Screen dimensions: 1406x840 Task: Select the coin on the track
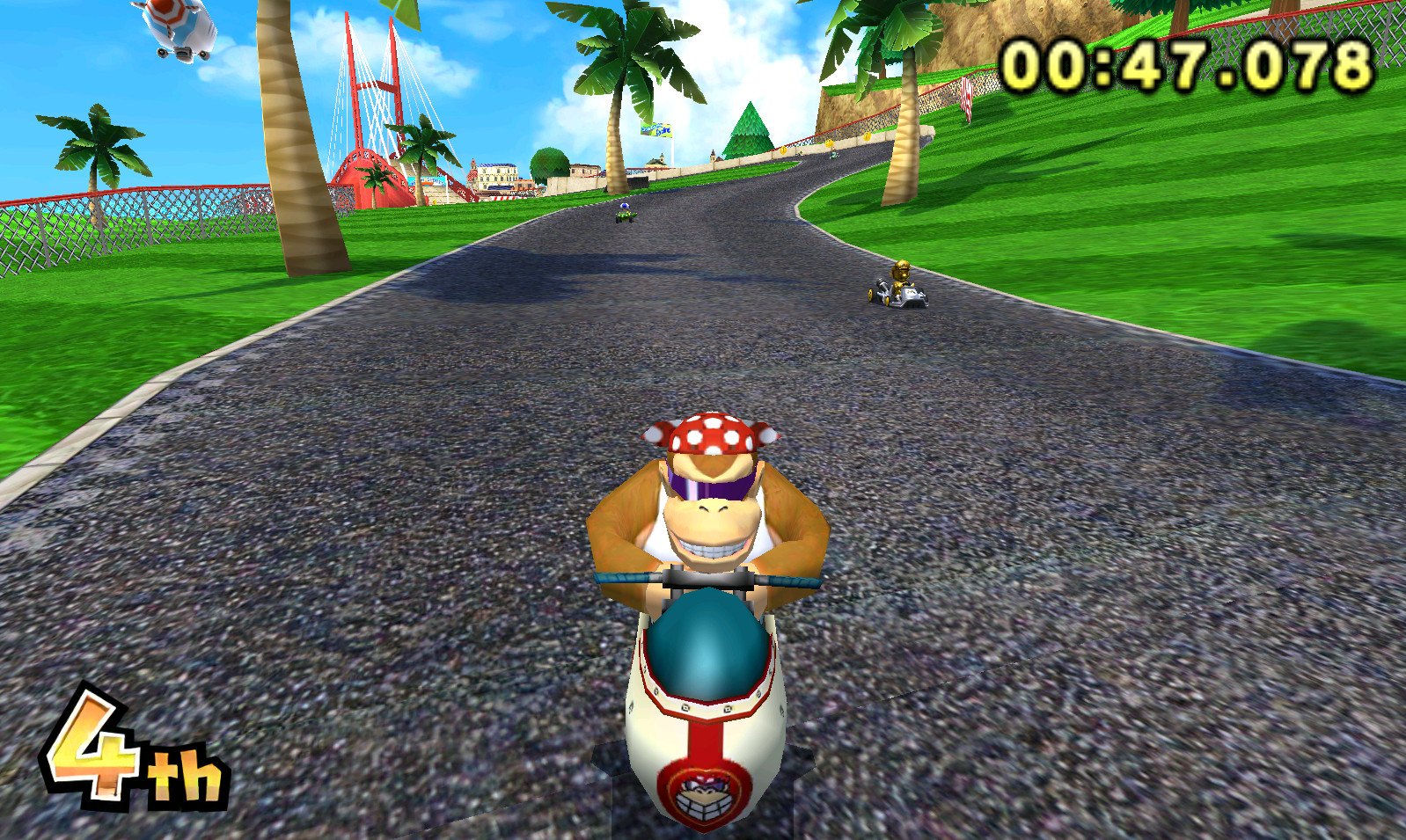[830, 143]
